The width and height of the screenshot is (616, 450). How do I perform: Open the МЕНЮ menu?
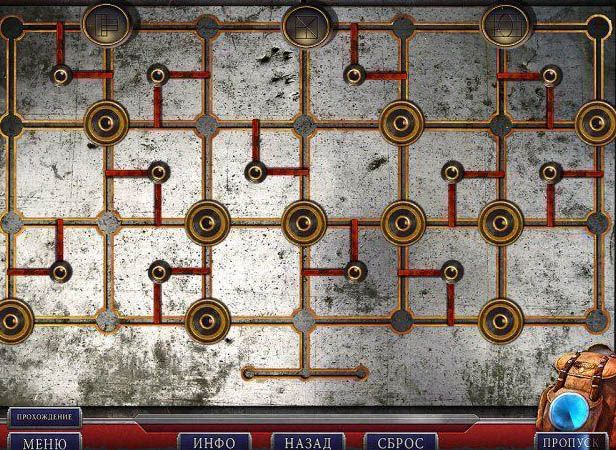tap(44, 441)
